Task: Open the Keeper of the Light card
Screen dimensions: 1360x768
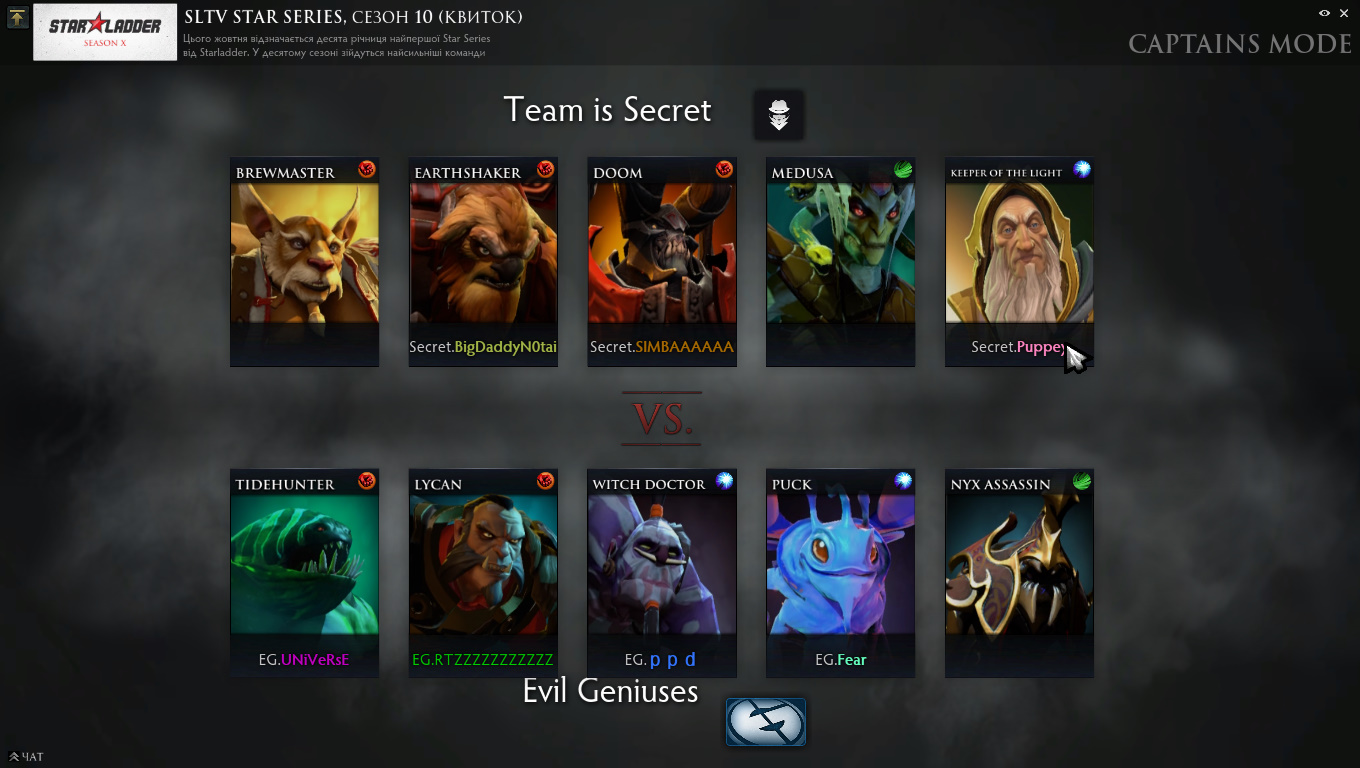Action: (1019, 262)
